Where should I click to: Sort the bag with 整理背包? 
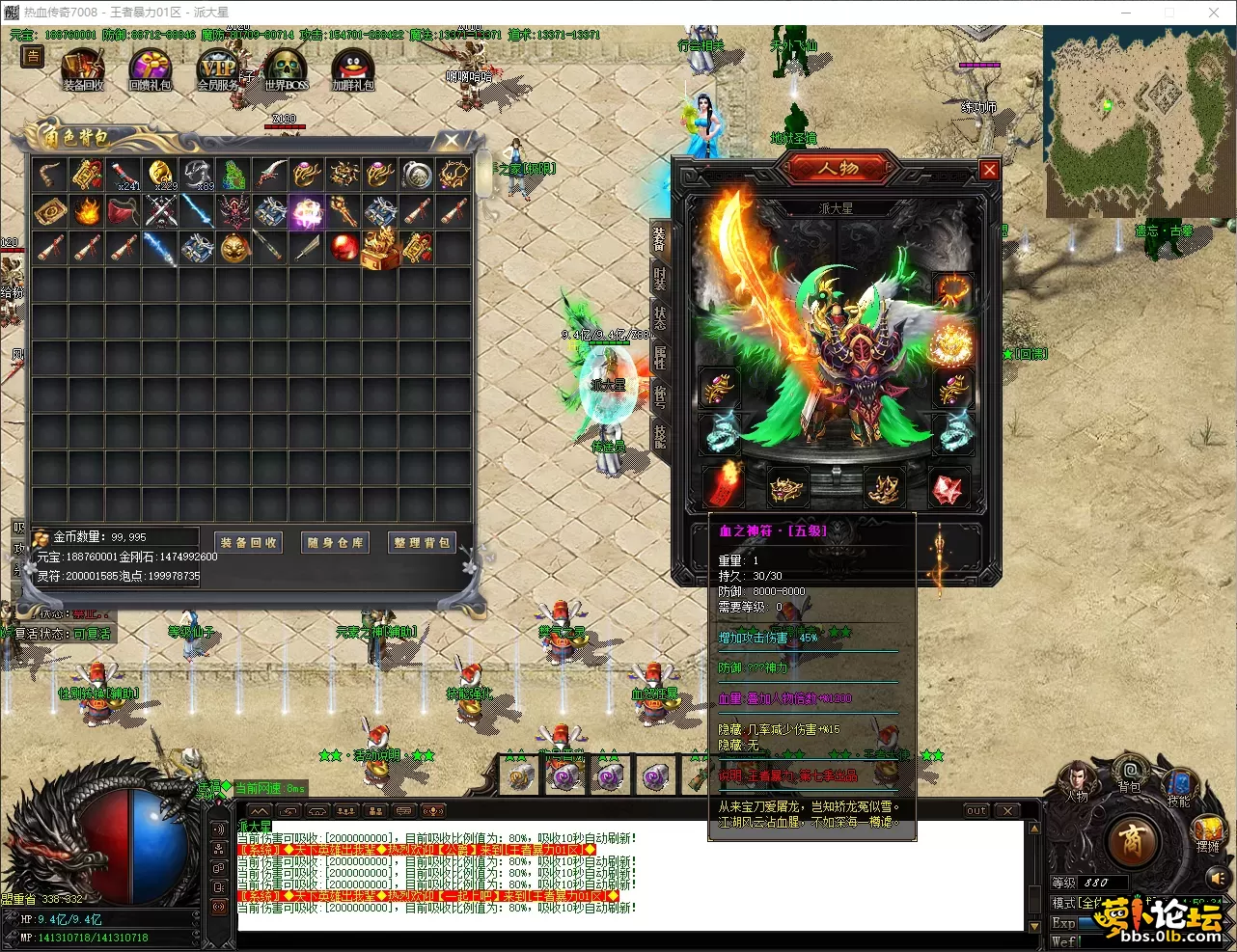point(422,542)
